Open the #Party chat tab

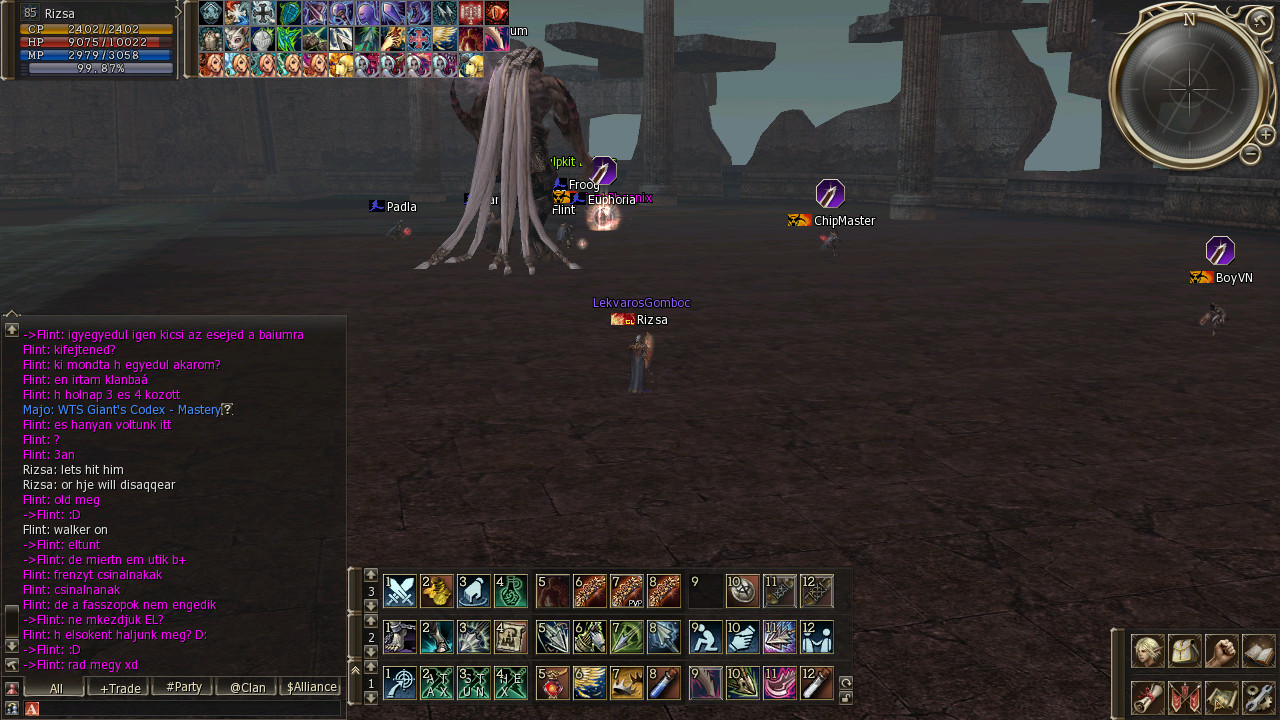[x=183, y=687]
